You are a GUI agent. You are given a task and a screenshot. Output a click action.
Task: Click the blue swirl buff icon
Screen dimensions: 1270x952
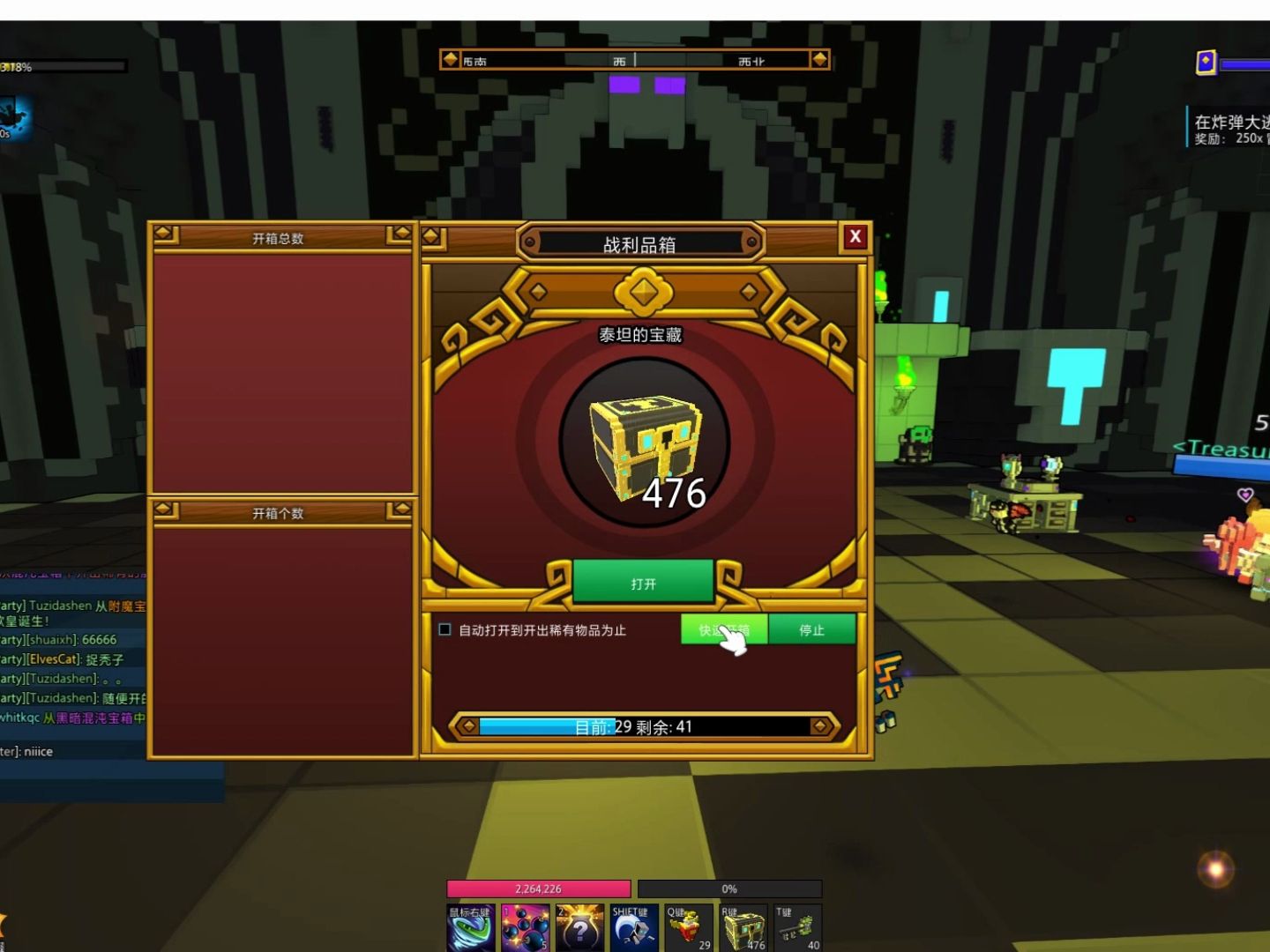click(15, 117)
